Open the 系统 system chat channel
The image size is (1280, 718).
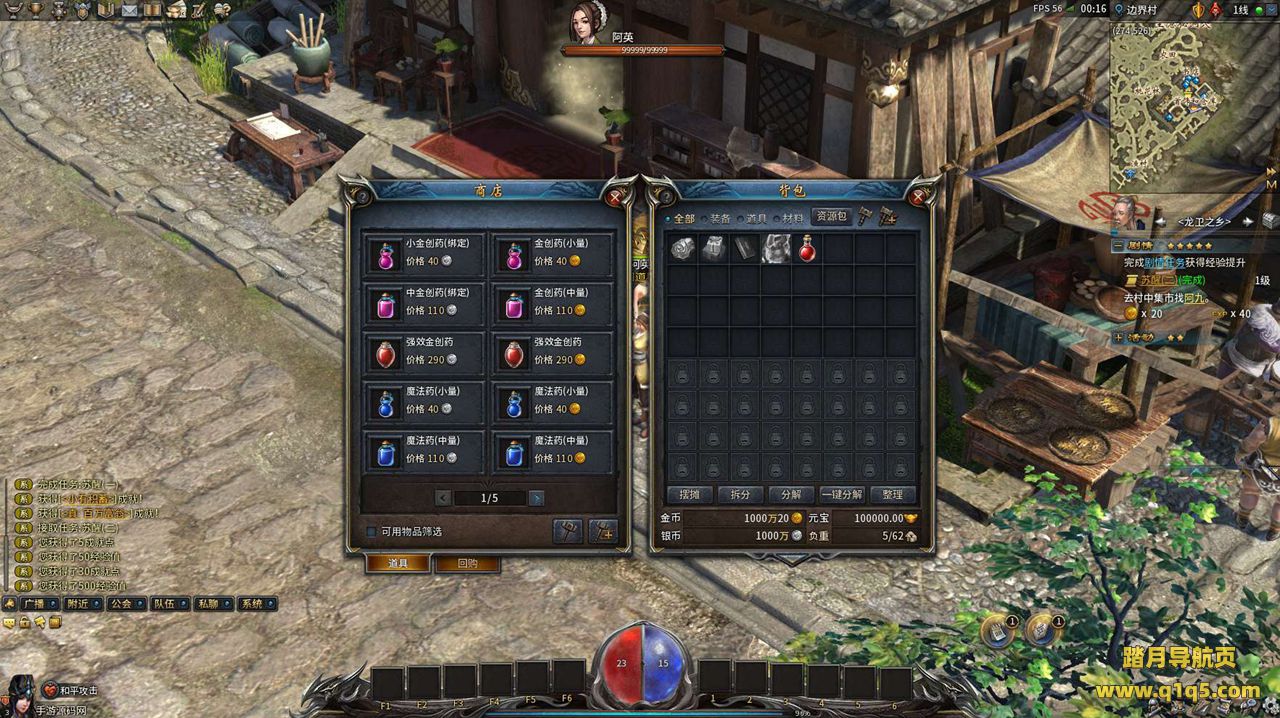click(251, 604)
